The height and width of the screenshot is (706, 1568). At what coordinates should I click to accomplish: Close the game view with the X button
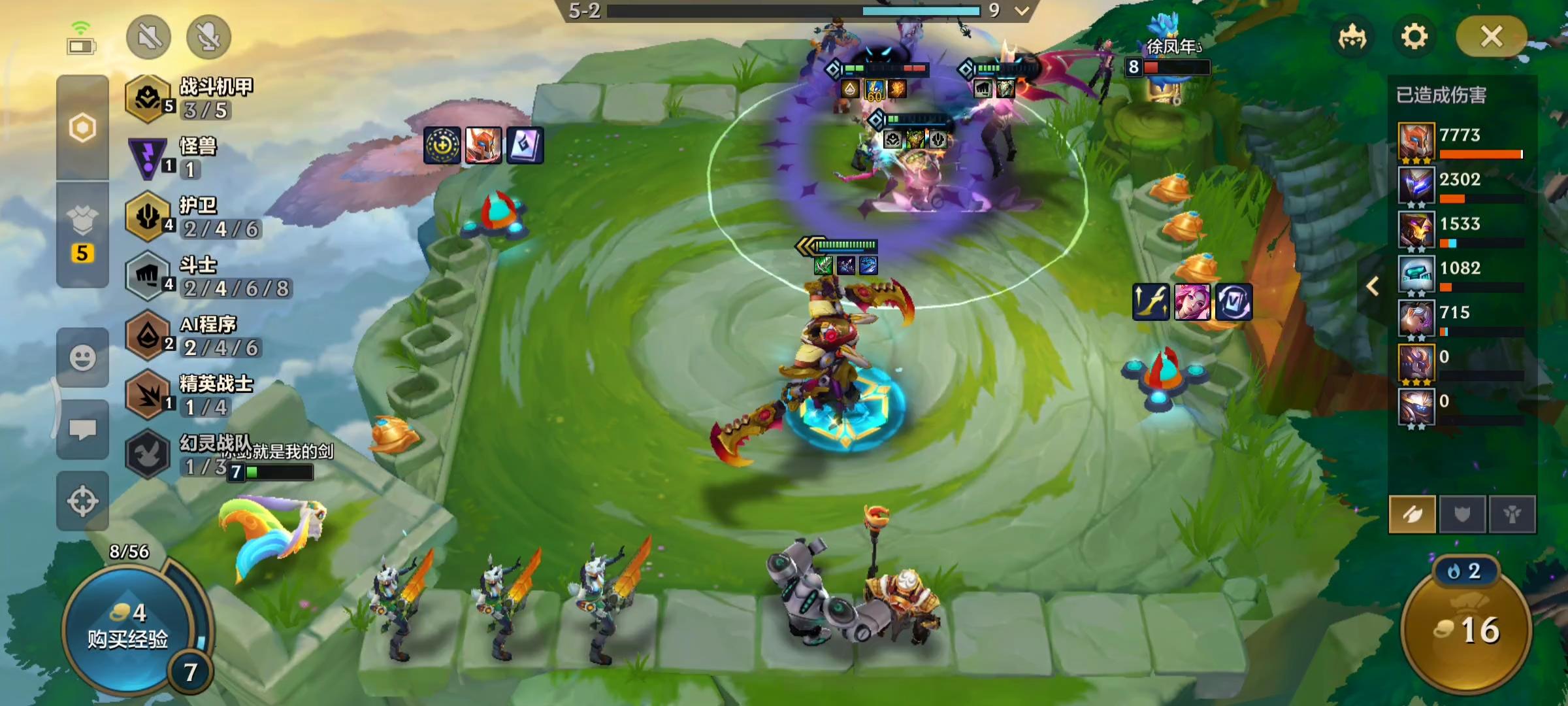click(x=1491, y=37)
